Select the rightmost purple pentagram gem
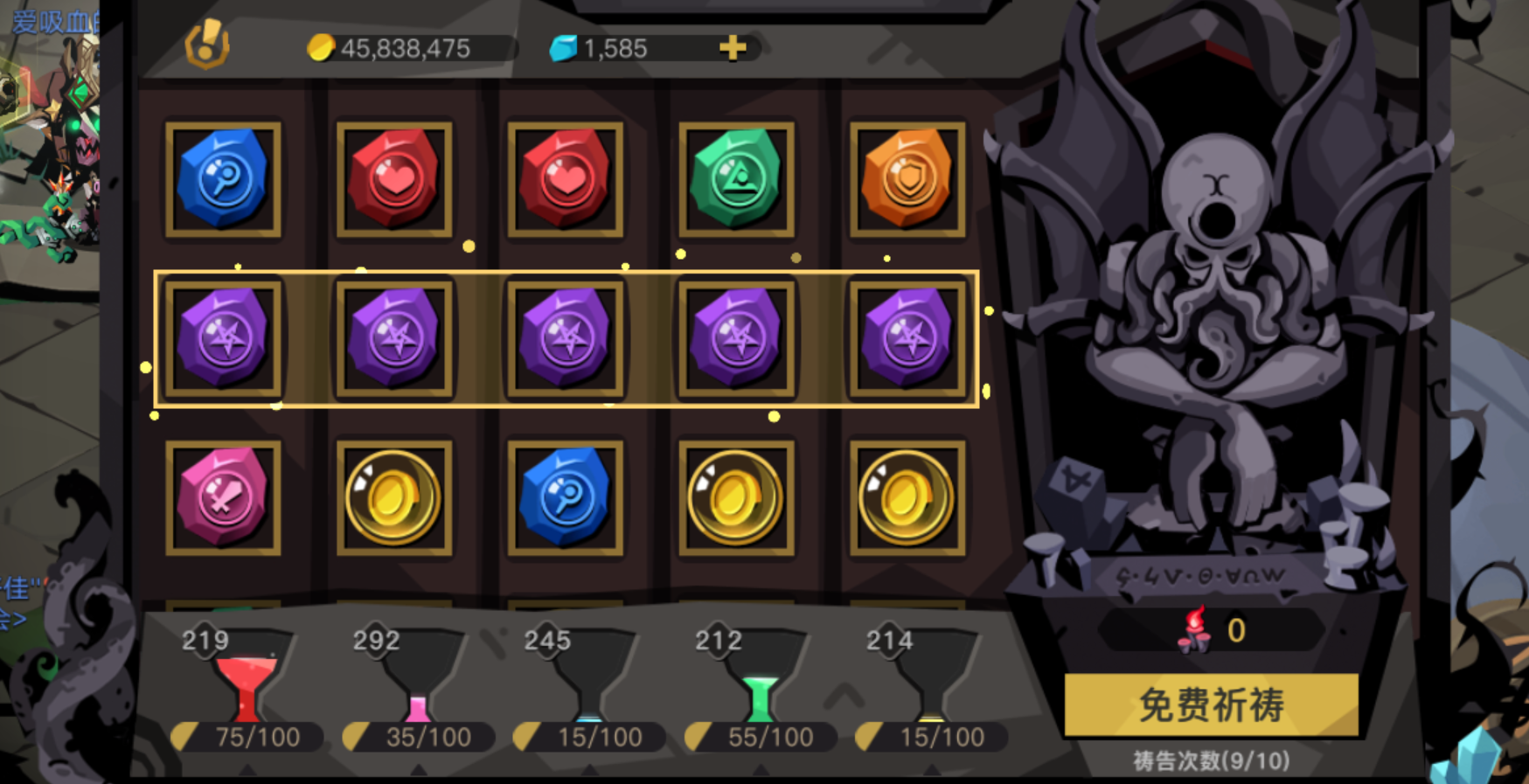 [x=906, y=339]
